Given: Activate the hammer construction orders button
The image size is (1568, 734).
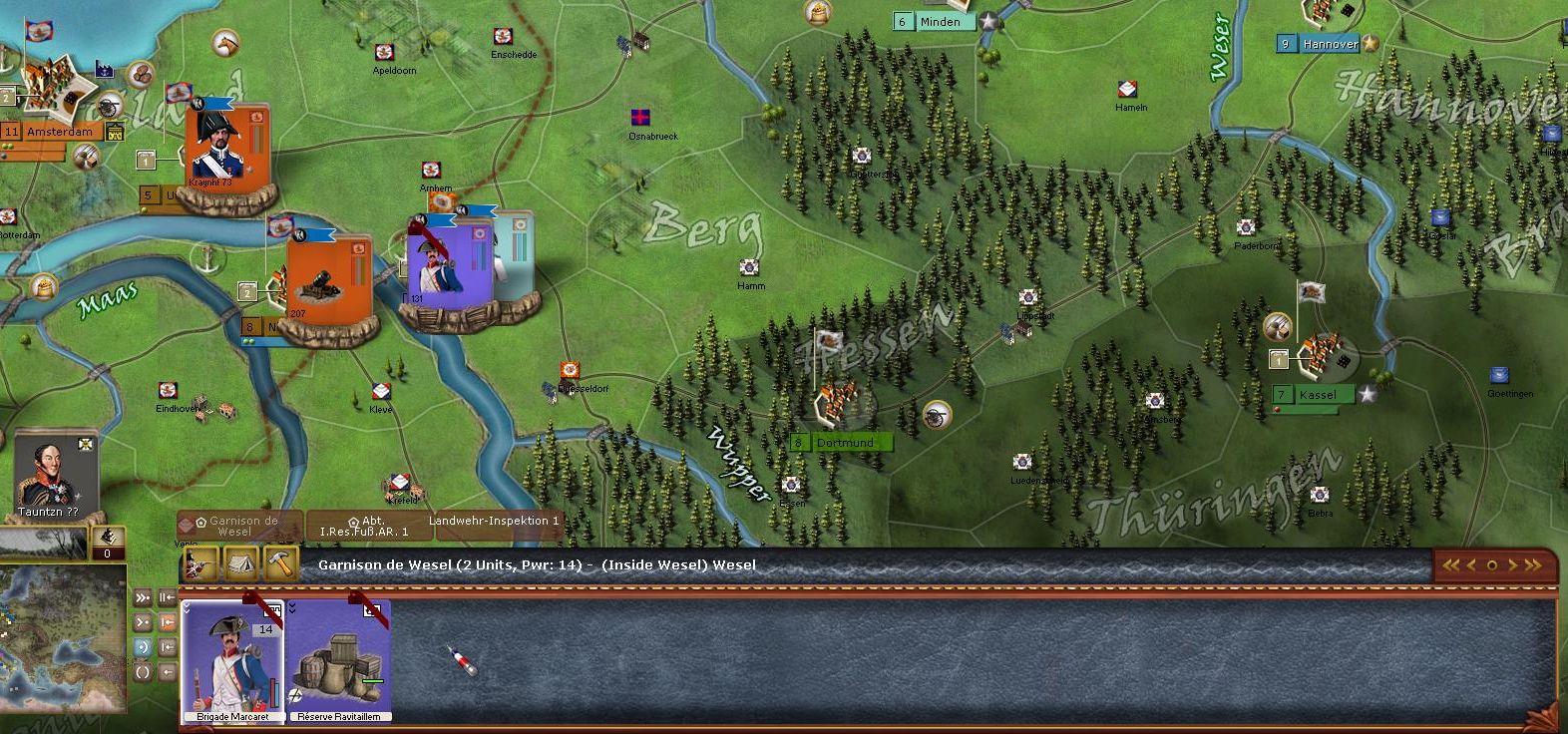Looking at the screenshot, I should tap(281, 564).
